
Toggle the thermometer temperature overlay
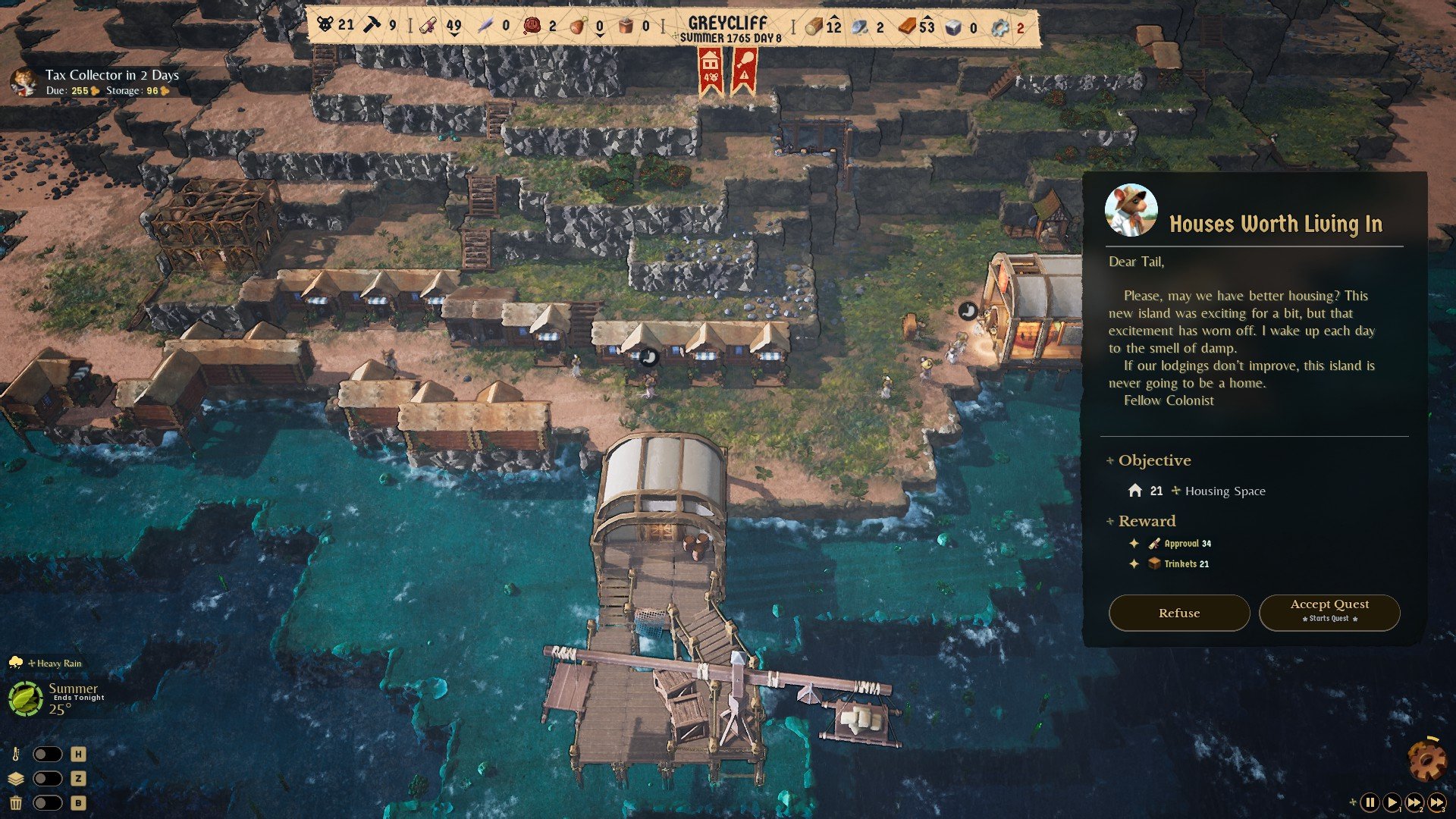[x=47, y=755]
